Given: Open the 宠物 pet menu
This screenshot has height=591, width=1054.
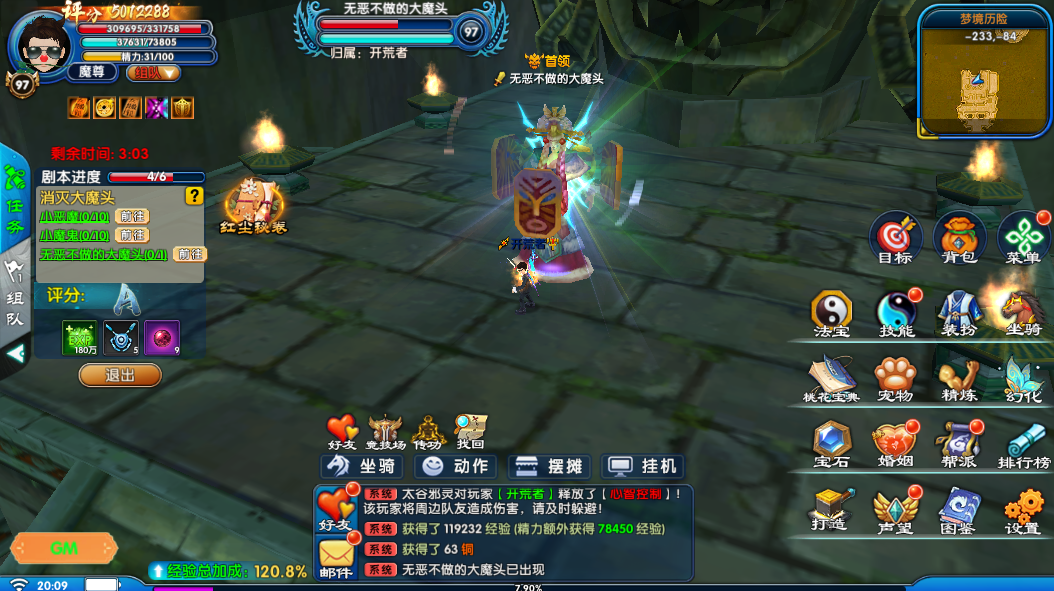Looking at the screenshot, I should point(895,378).
